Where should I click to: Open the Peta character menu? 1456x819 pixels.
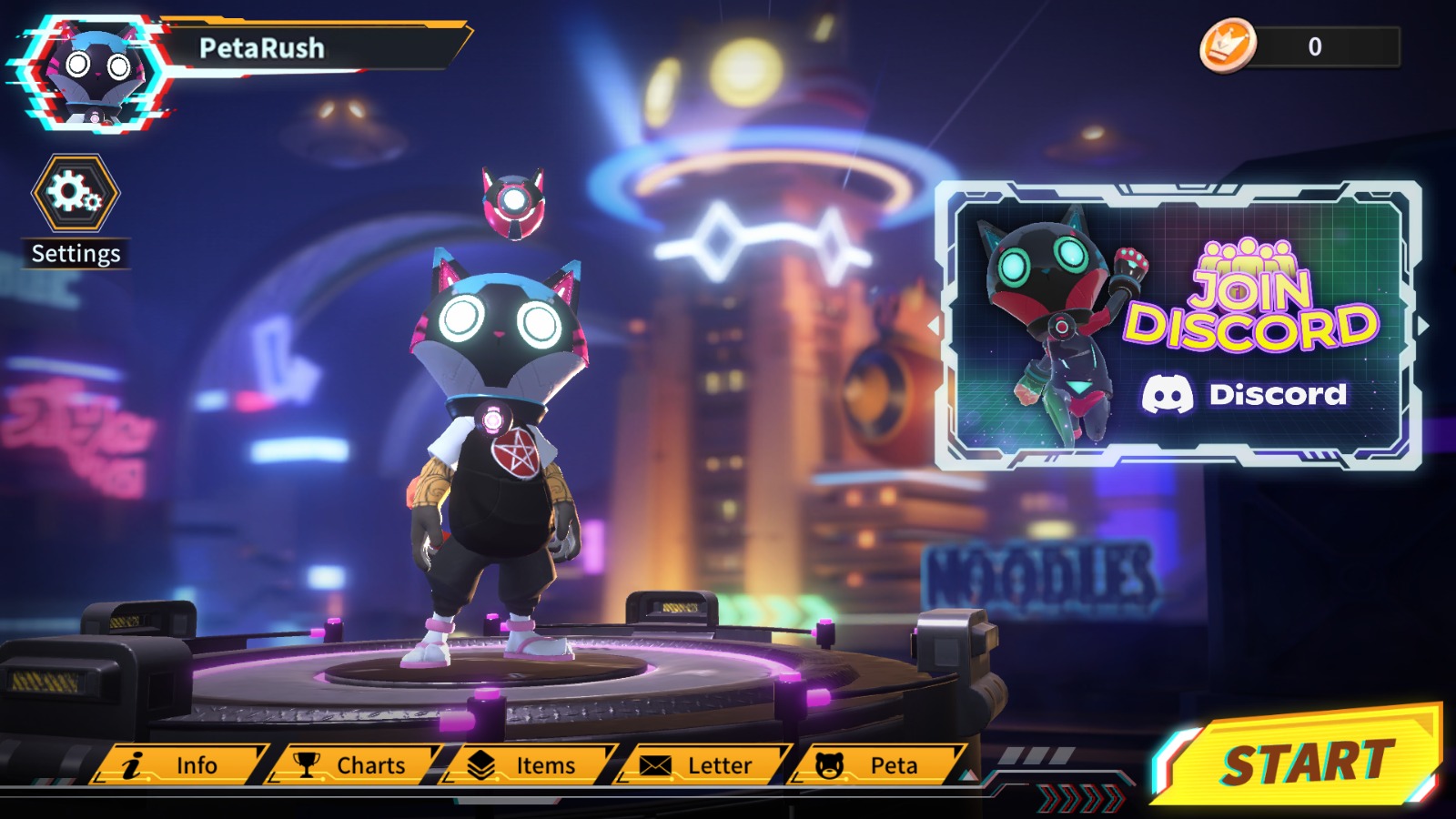click(x=875, y=765)
